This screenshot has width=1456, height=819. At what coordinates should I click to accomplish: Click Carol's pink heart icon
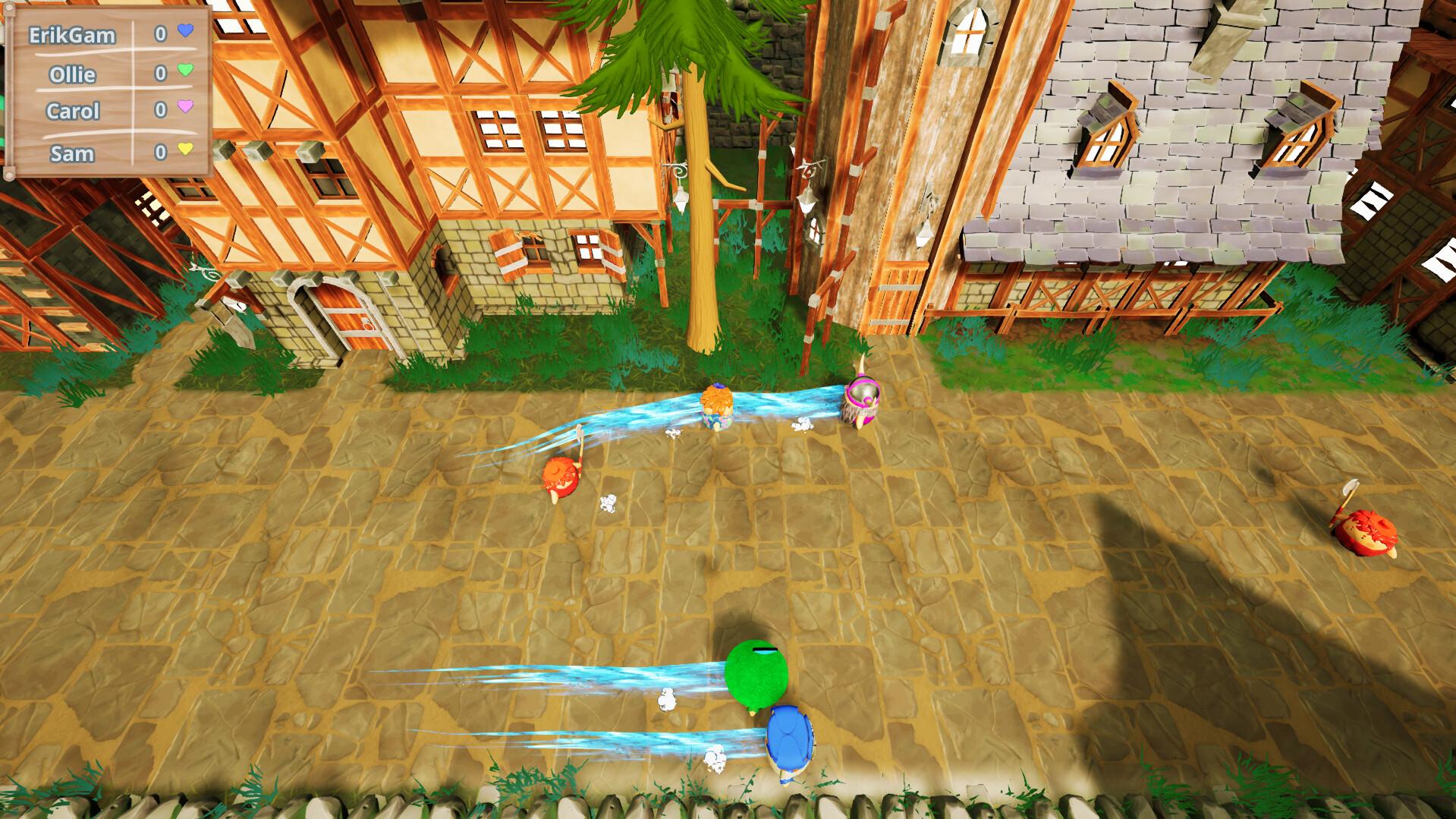(186, 106)
